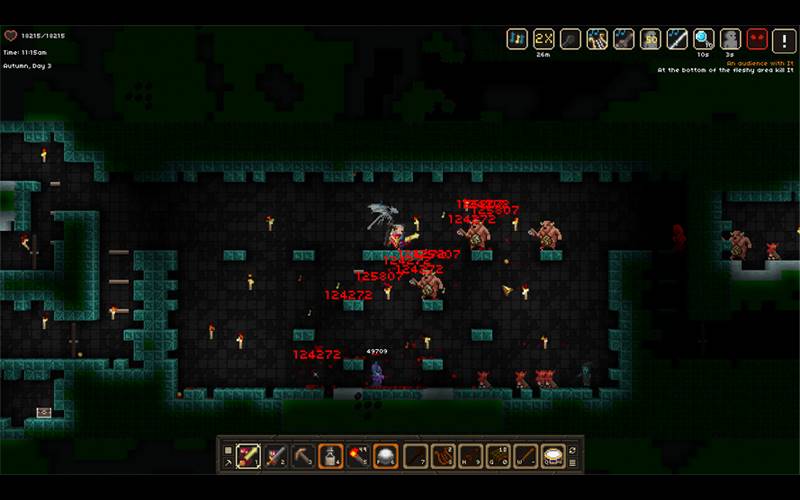Image resolution: width=800 pixels, height=500 pixels.
Task: Select the yellow sword in hotbar slot 1
Action: 248,455
